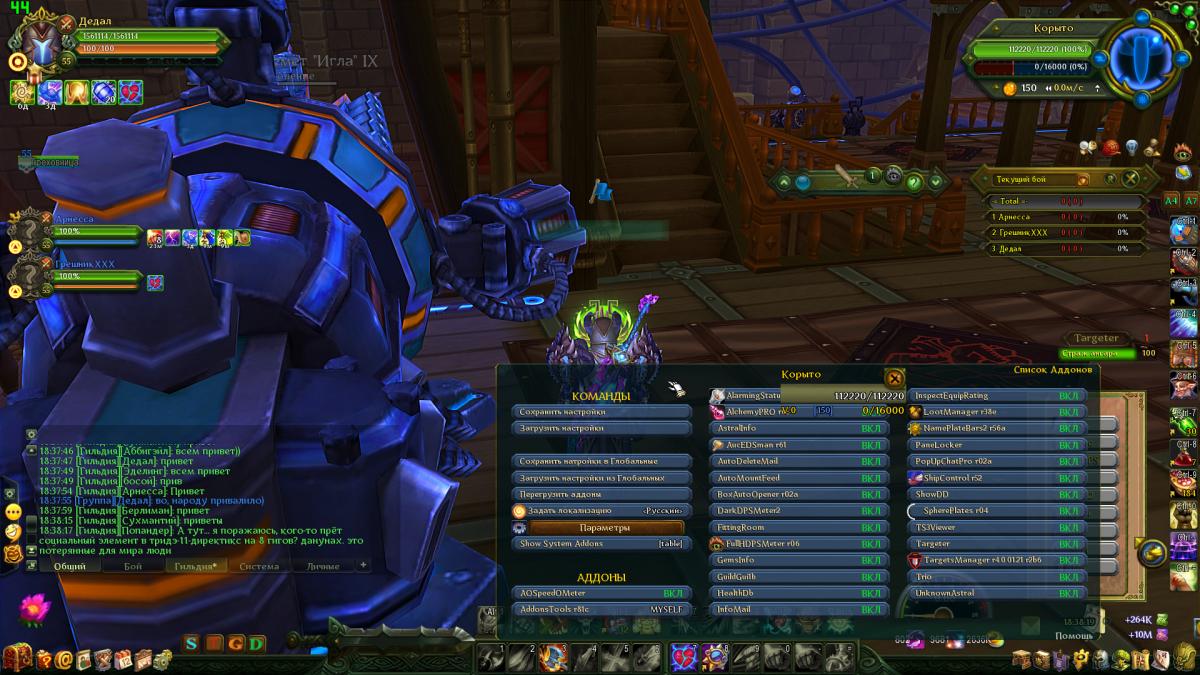Close the 'Текущий бой' damage meter
The height and width of the screenshot is (675, 1200).
click(x=1130, y=179)
